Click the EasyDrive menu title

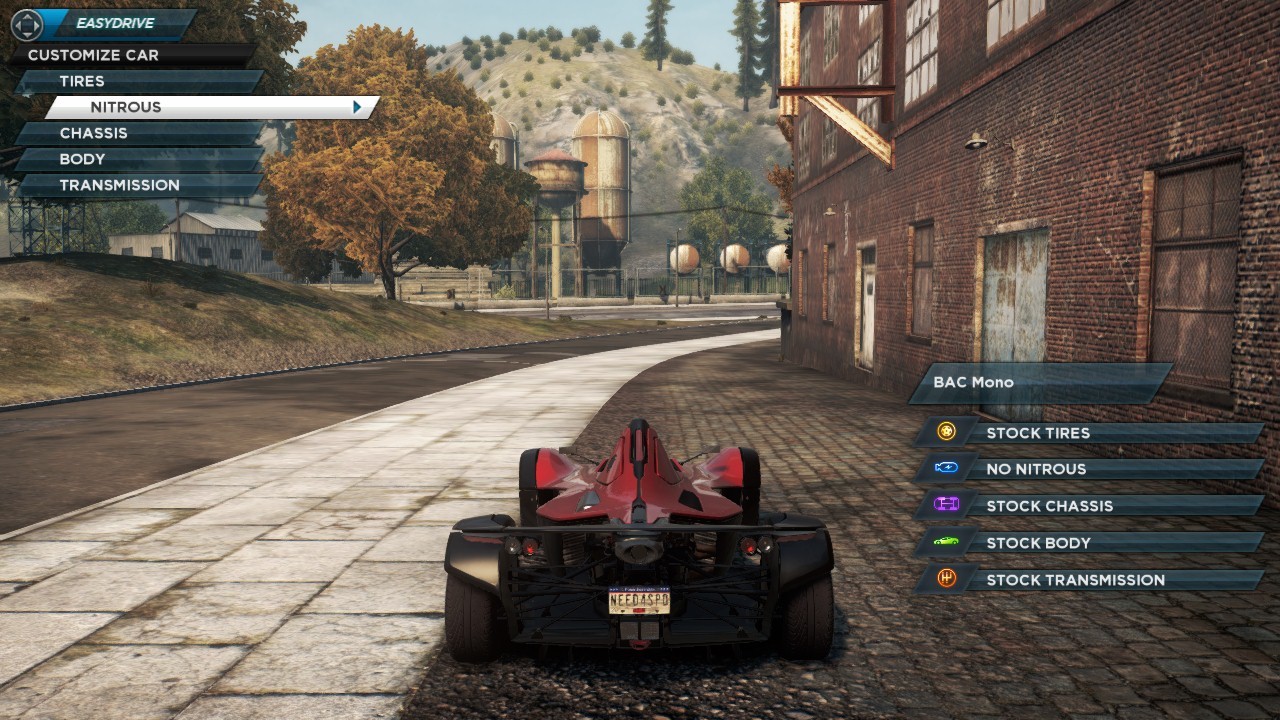pyautogui.click(x=116, y=23)
